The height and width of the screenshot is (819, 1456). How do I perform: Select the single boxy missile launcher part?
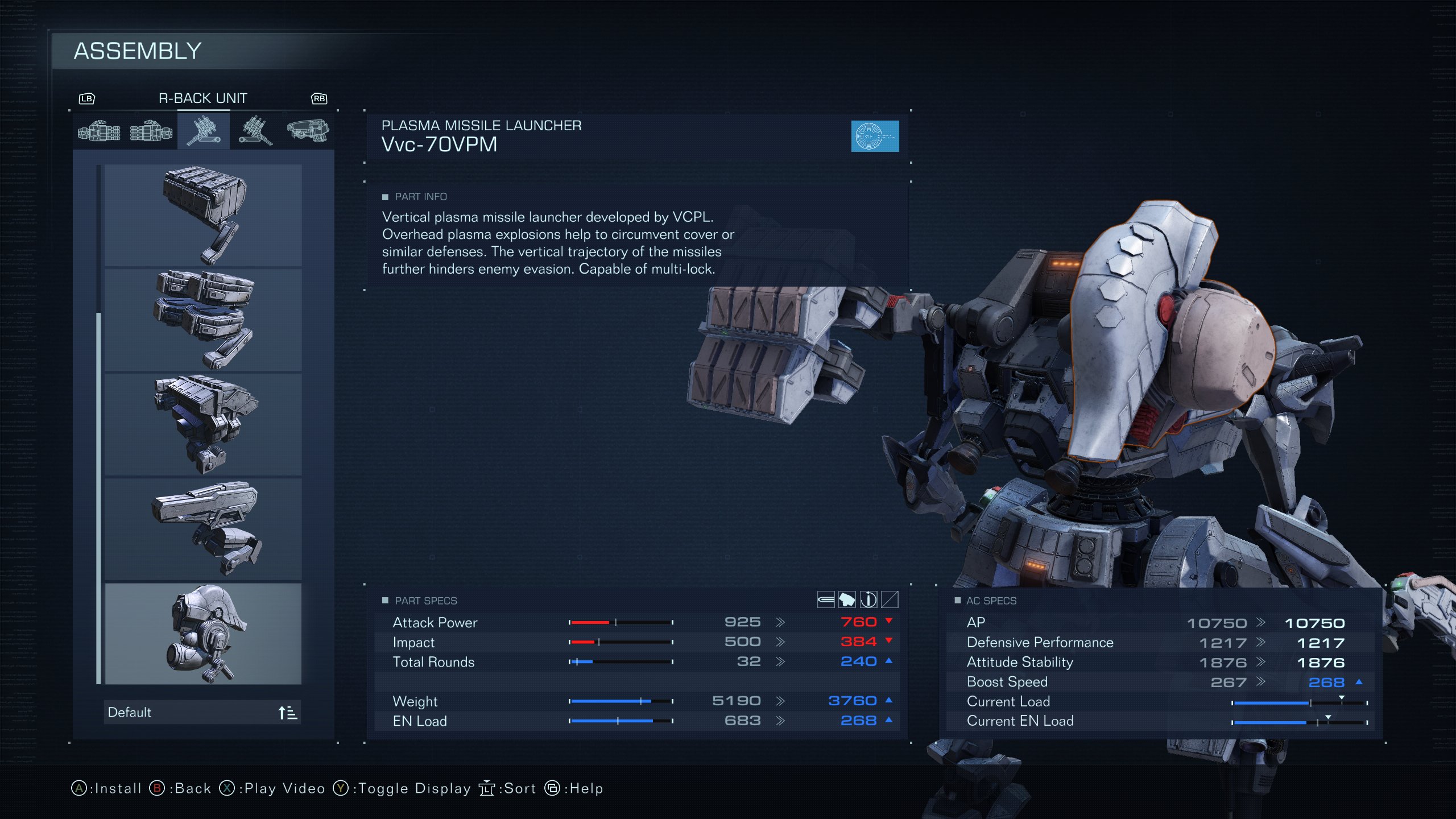coord(203,216)
